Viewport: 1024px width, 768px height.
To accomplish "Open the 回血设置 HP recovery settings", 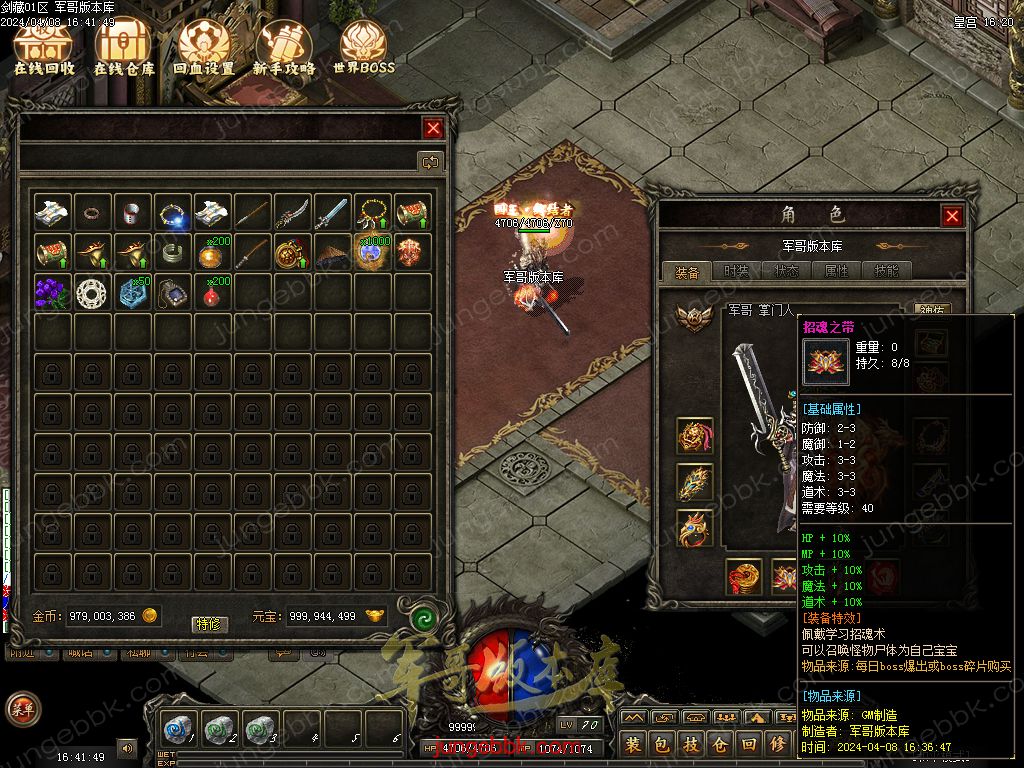I will (204, 48).
